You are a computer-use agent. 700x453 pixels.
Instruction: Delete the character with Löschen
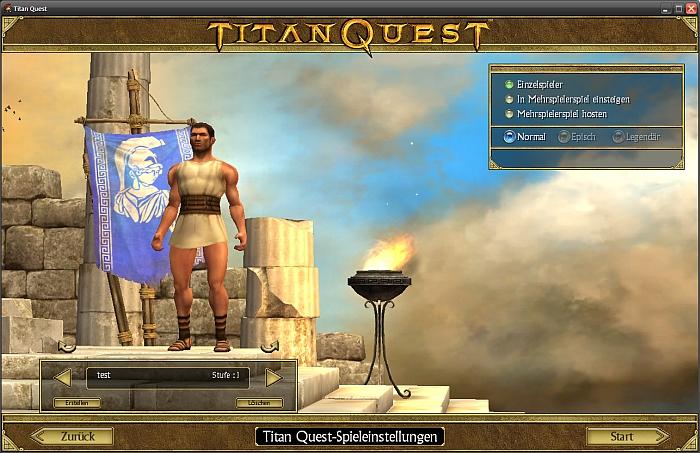click(x=259, y=402)
